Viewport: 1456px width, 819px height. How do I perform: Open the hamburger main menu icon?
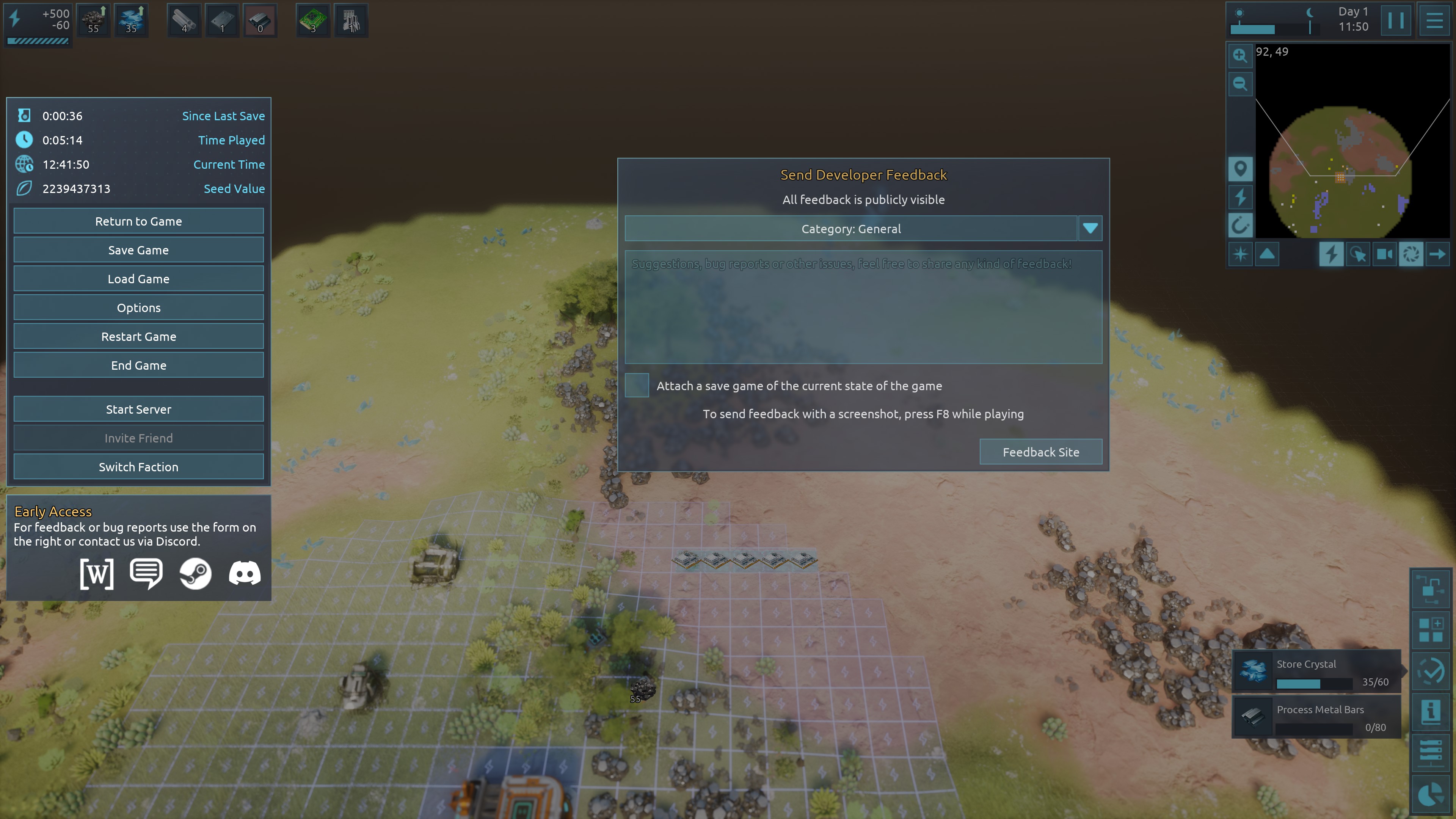click(x=1434, y=20)
